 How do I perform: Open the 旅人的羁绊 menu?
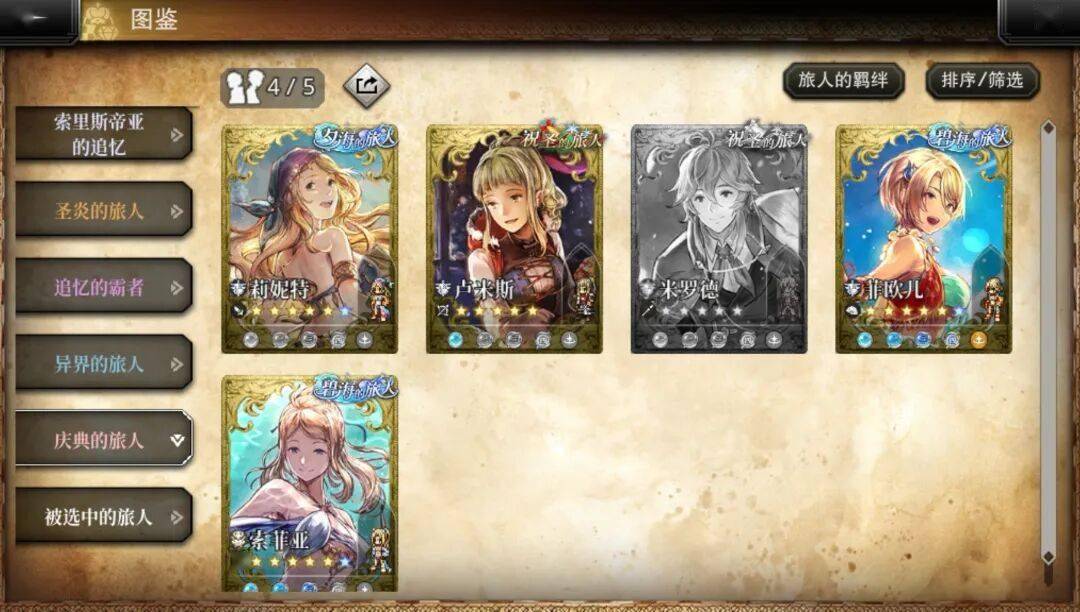coord(843,81)
